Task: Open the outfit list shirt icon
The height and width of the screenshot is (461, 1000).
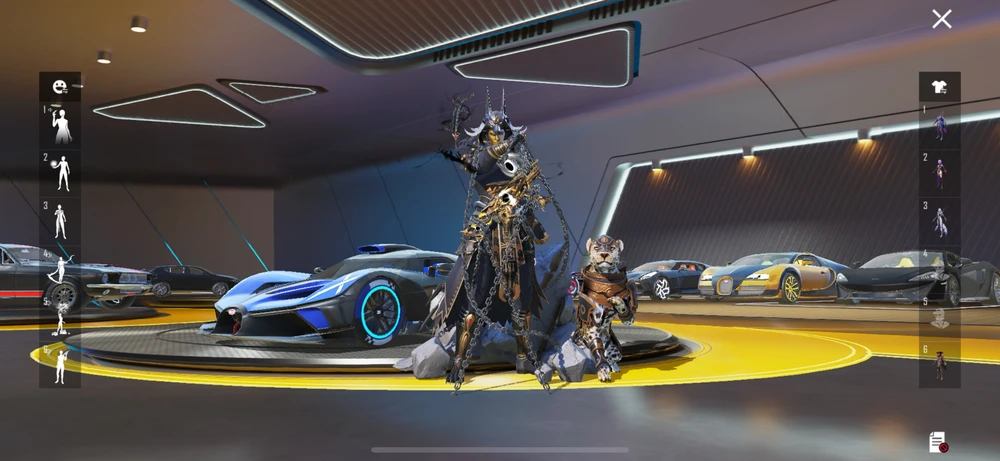Action: coord(940,87)
